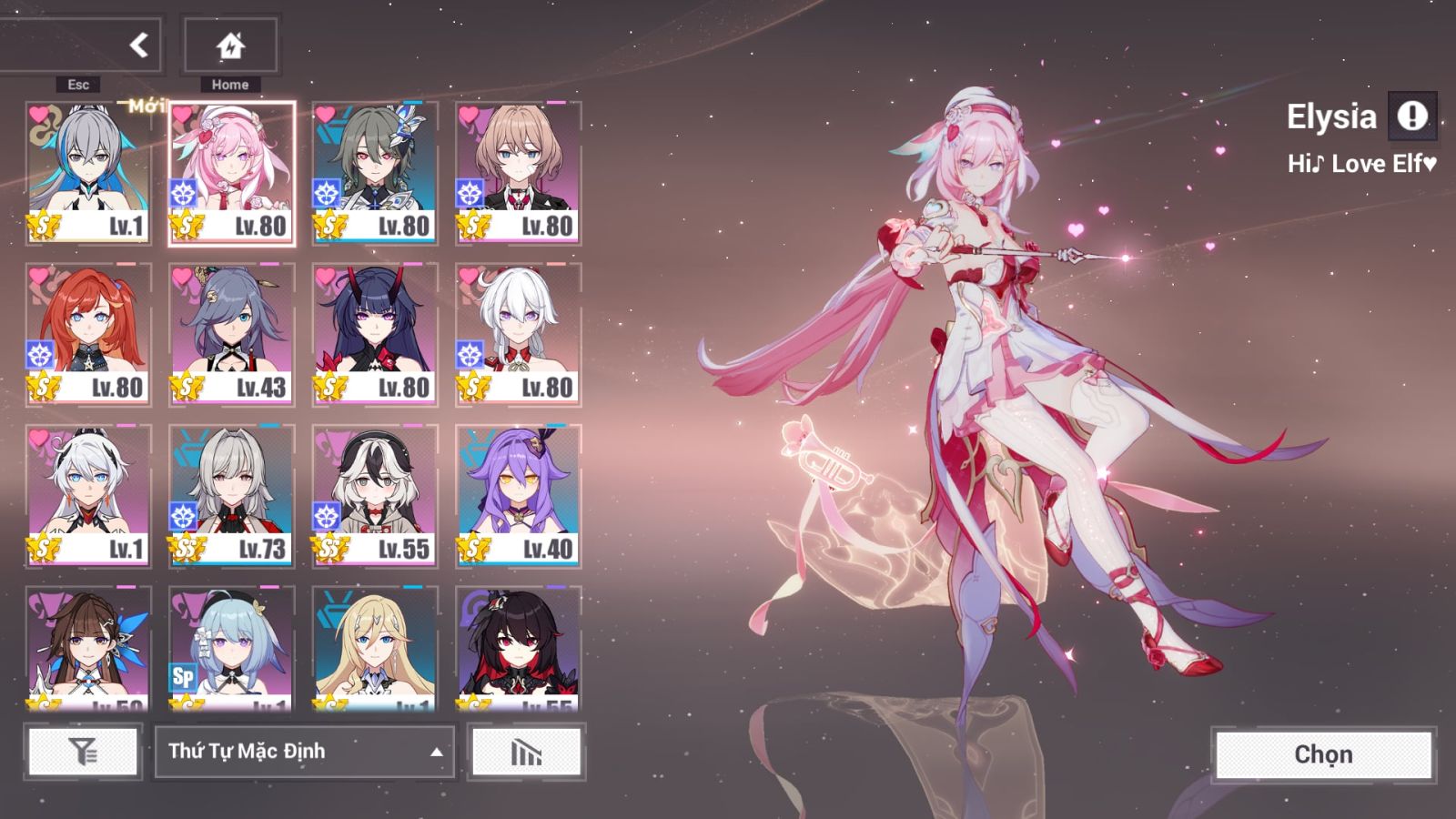Click the SP badge on Griseo's portrait
1456x819 pixels.
point(181,677)
